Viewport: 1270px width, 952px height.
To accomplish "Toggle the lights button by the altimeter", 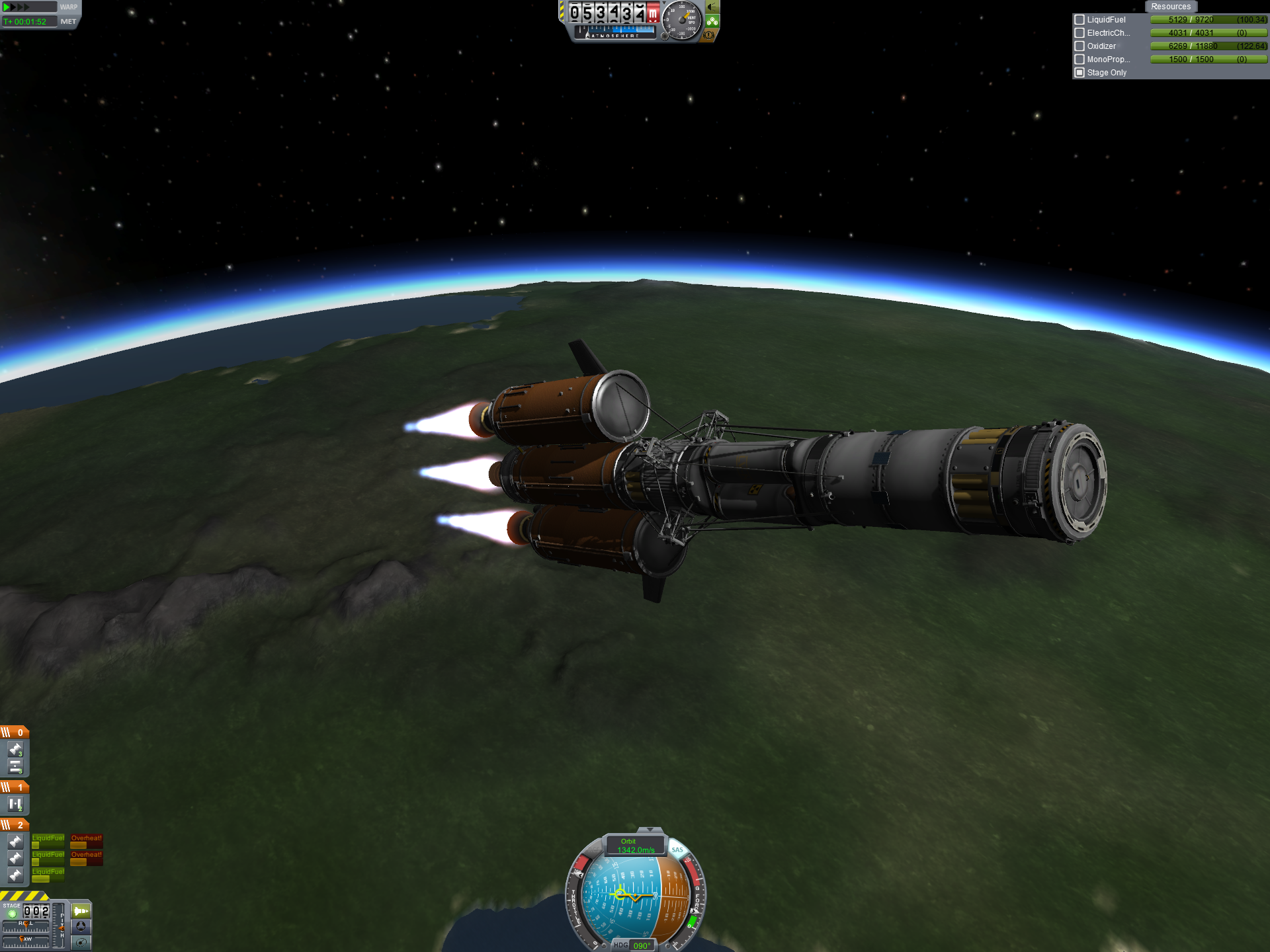I will (x=712, y=7).
